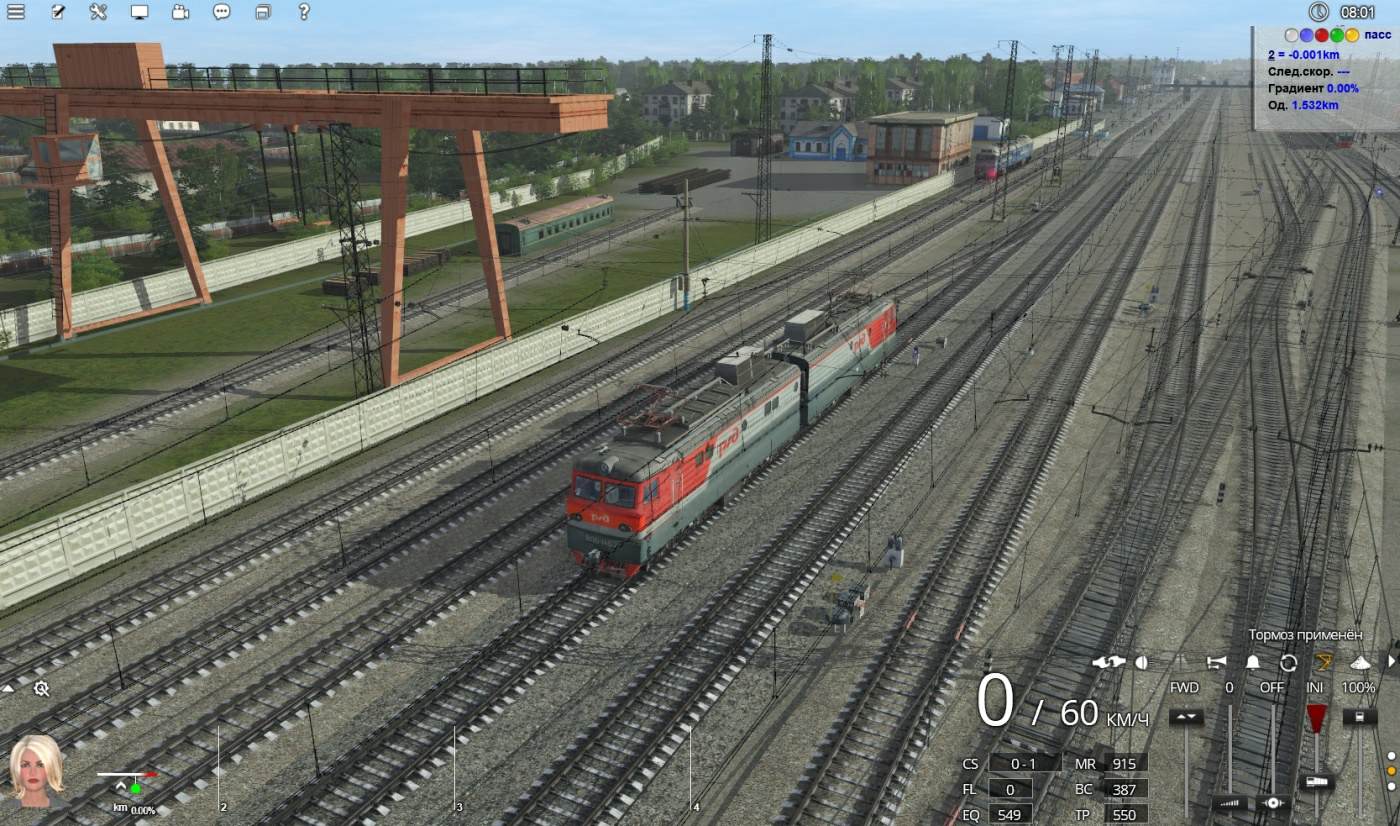Screen dimensions: 1400x826
Task: Open the hamburger main menu
Action: point(16,12)
